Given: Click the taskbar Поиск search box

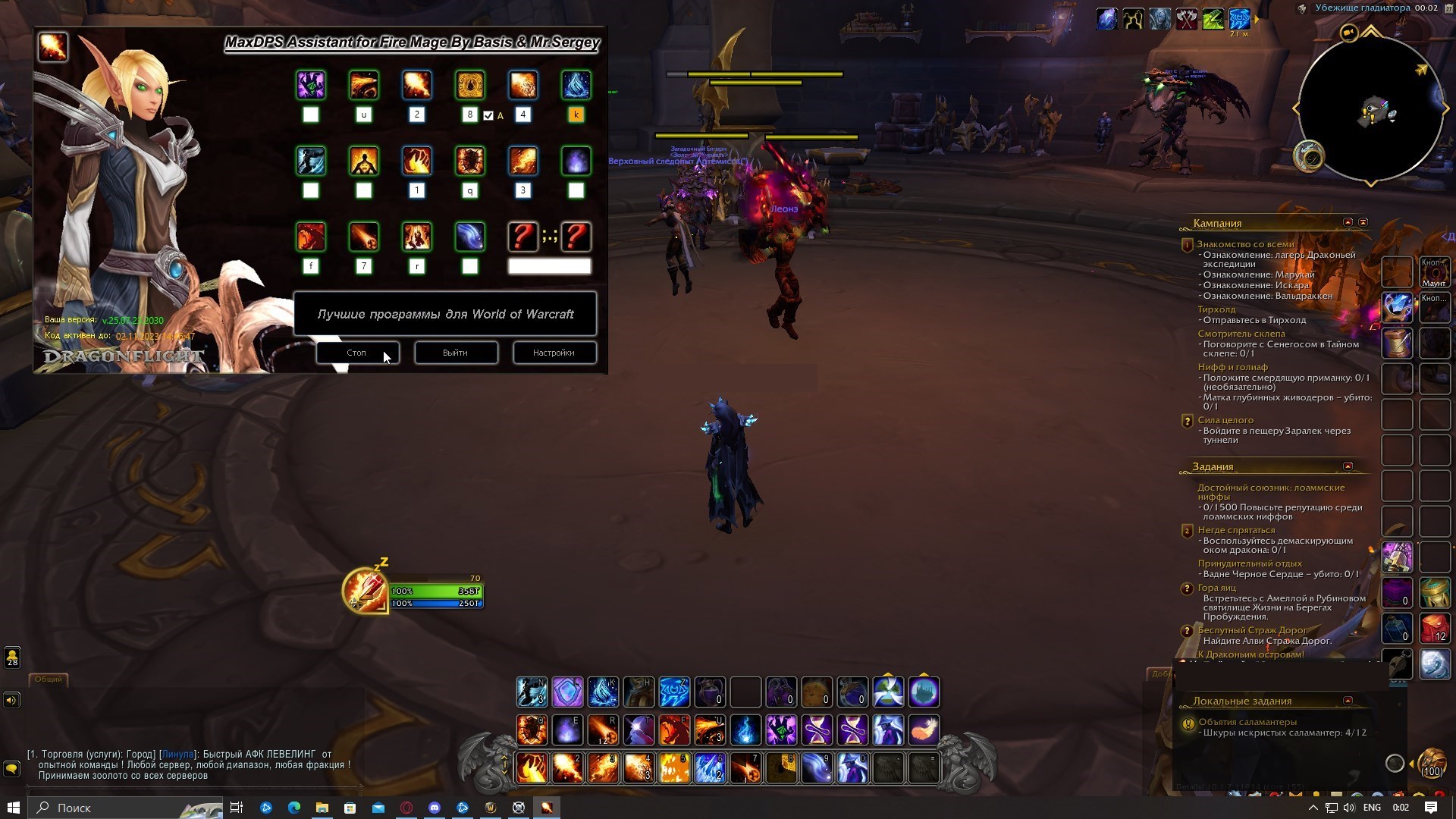Looking at the screenshot, I should pyautogui.click(x=125, y=808).
